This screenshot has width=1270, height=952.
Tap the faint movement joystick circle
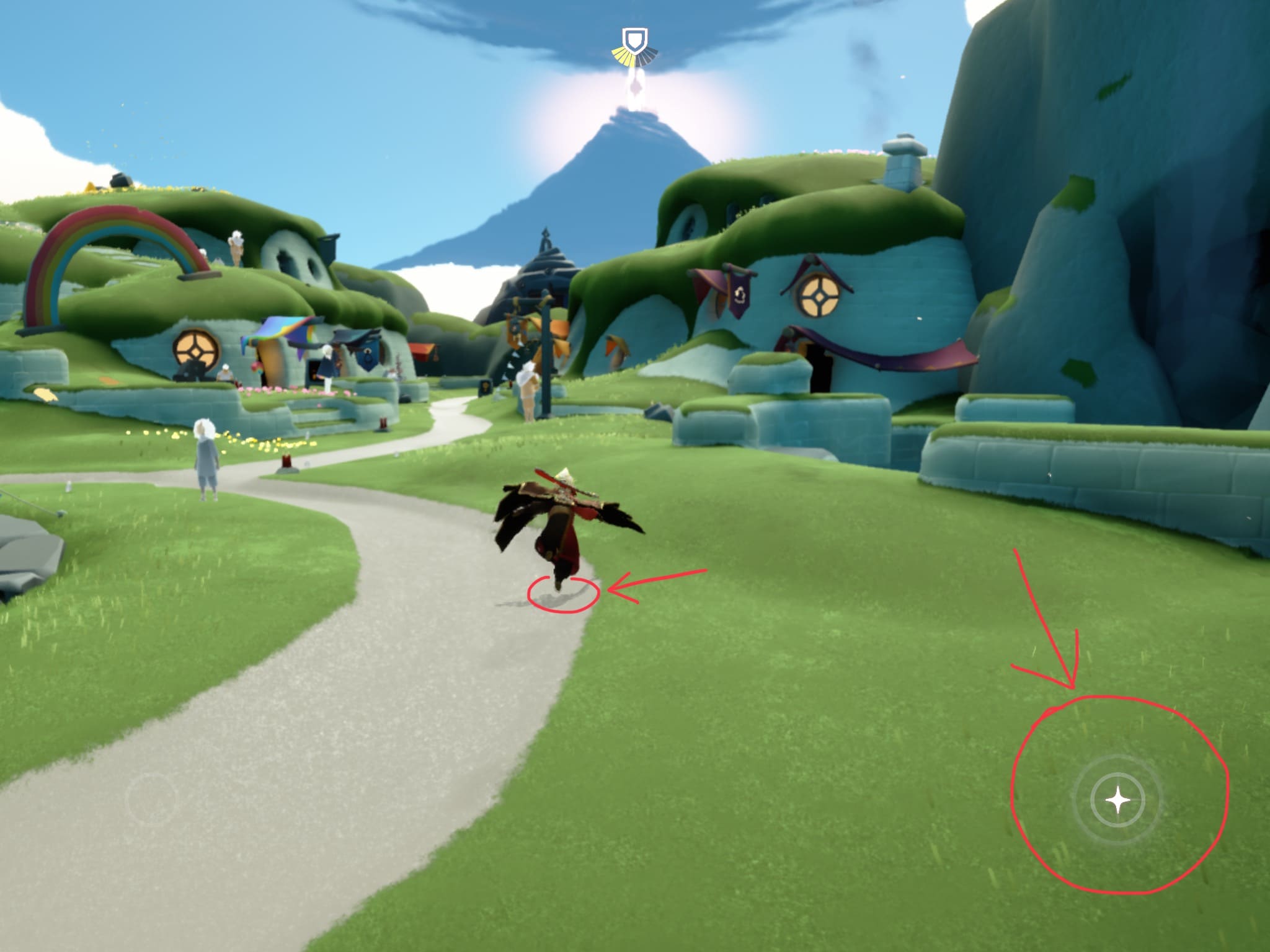pos(152,799)
